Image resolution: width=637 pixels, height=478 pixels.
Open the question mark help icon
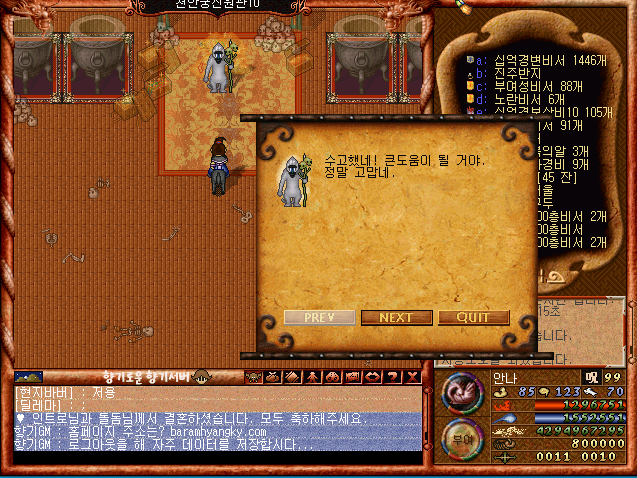[x=392, y=376]
